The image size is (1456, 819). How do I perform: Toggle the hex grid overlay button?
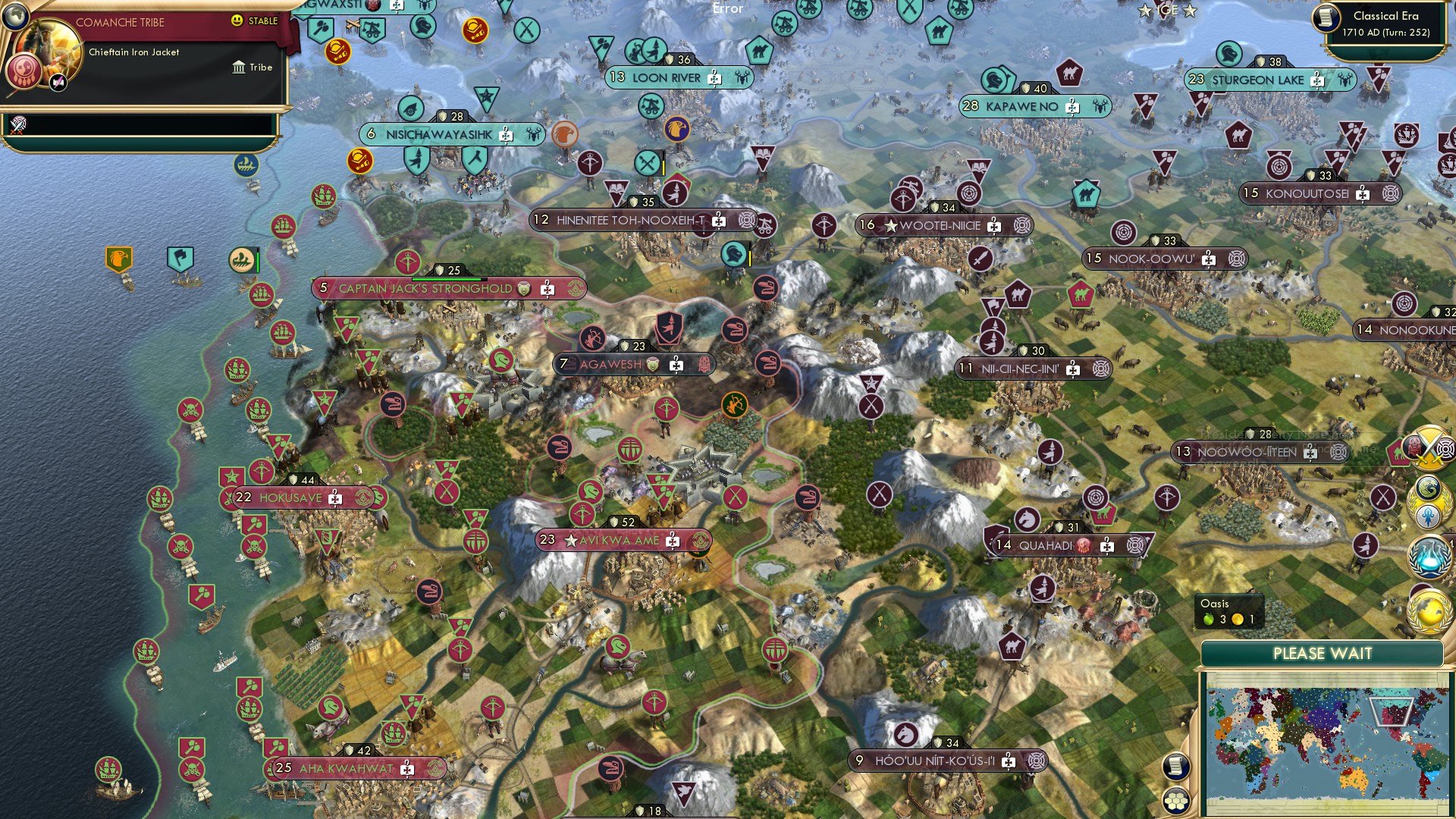coord(1175,801)
